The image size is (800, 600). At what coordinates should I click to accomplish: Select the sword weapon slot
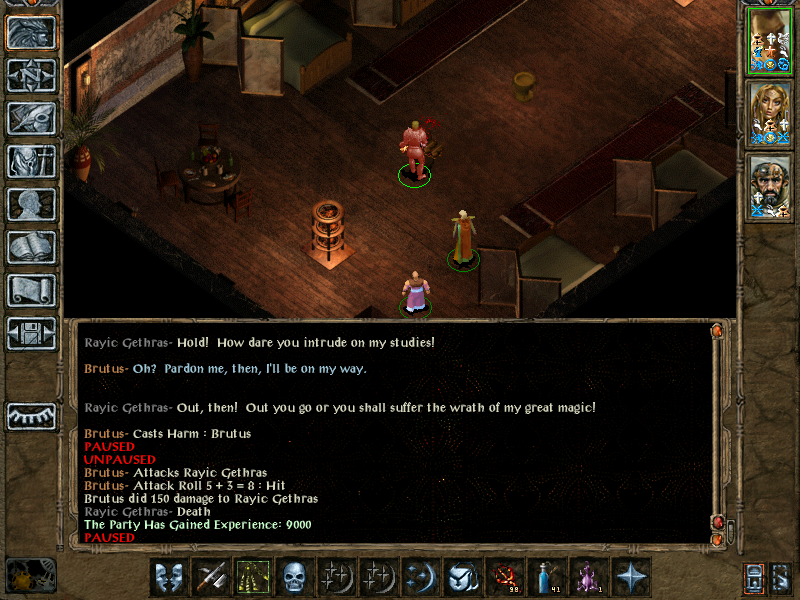click(x=211, y=576)
